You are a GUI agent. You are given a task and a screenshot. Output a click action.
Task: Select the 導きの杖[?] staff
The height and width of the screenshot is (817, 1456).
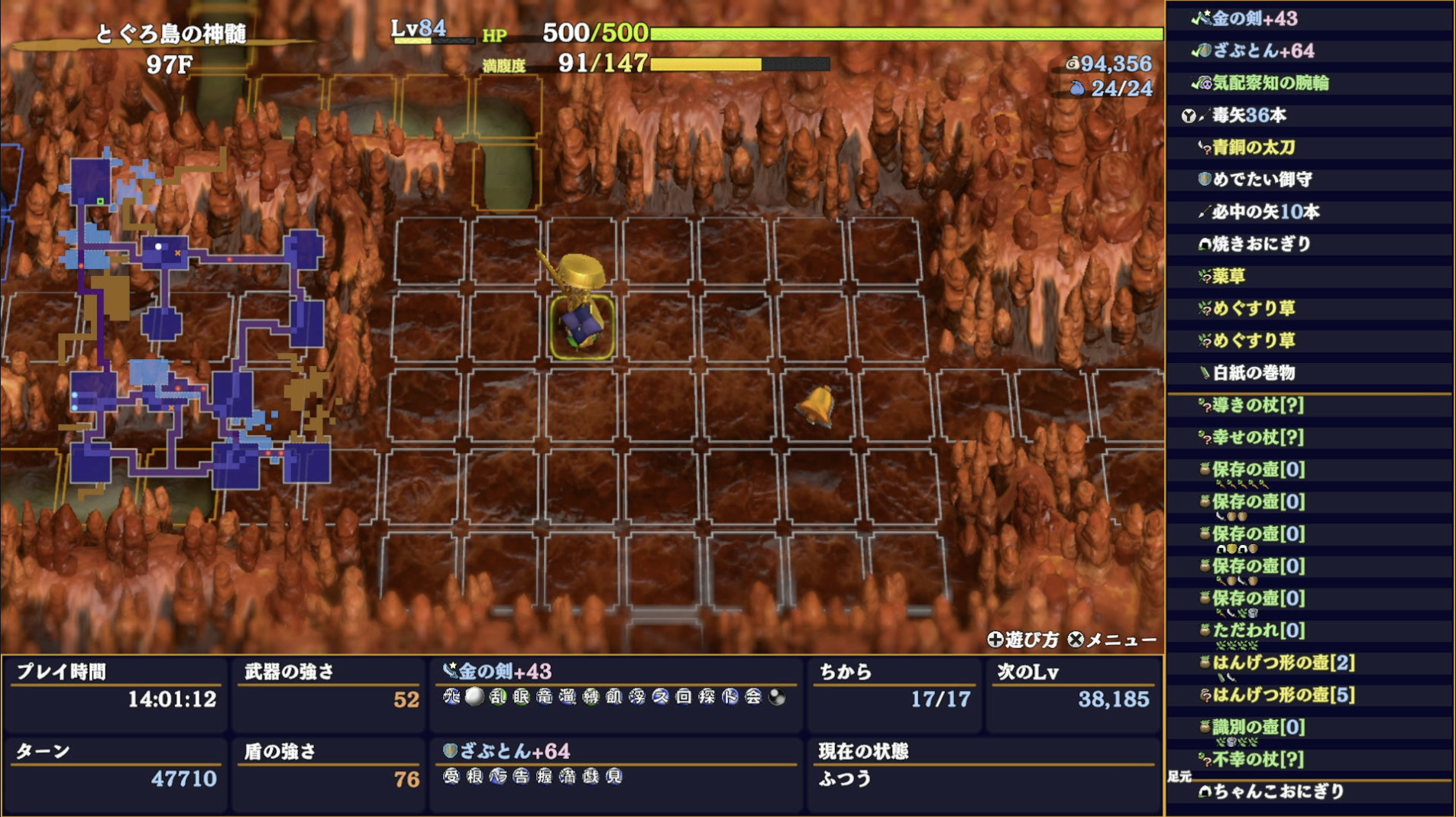point(1257,405)
